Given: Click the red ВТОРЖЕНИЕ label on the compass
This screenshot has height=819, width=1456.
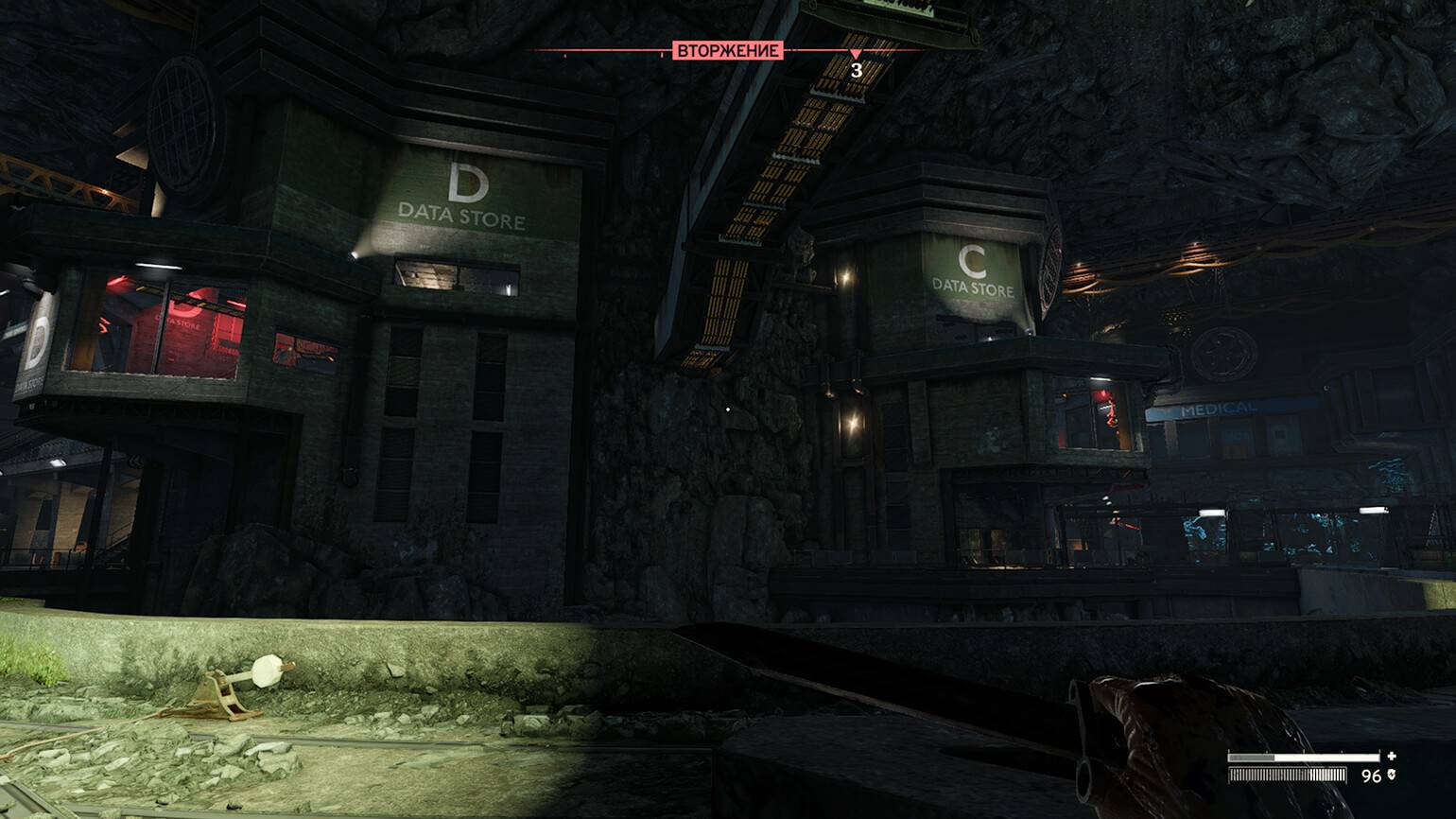Looking at the screenshot, I should pyautogui.click(x=728, y=50).
